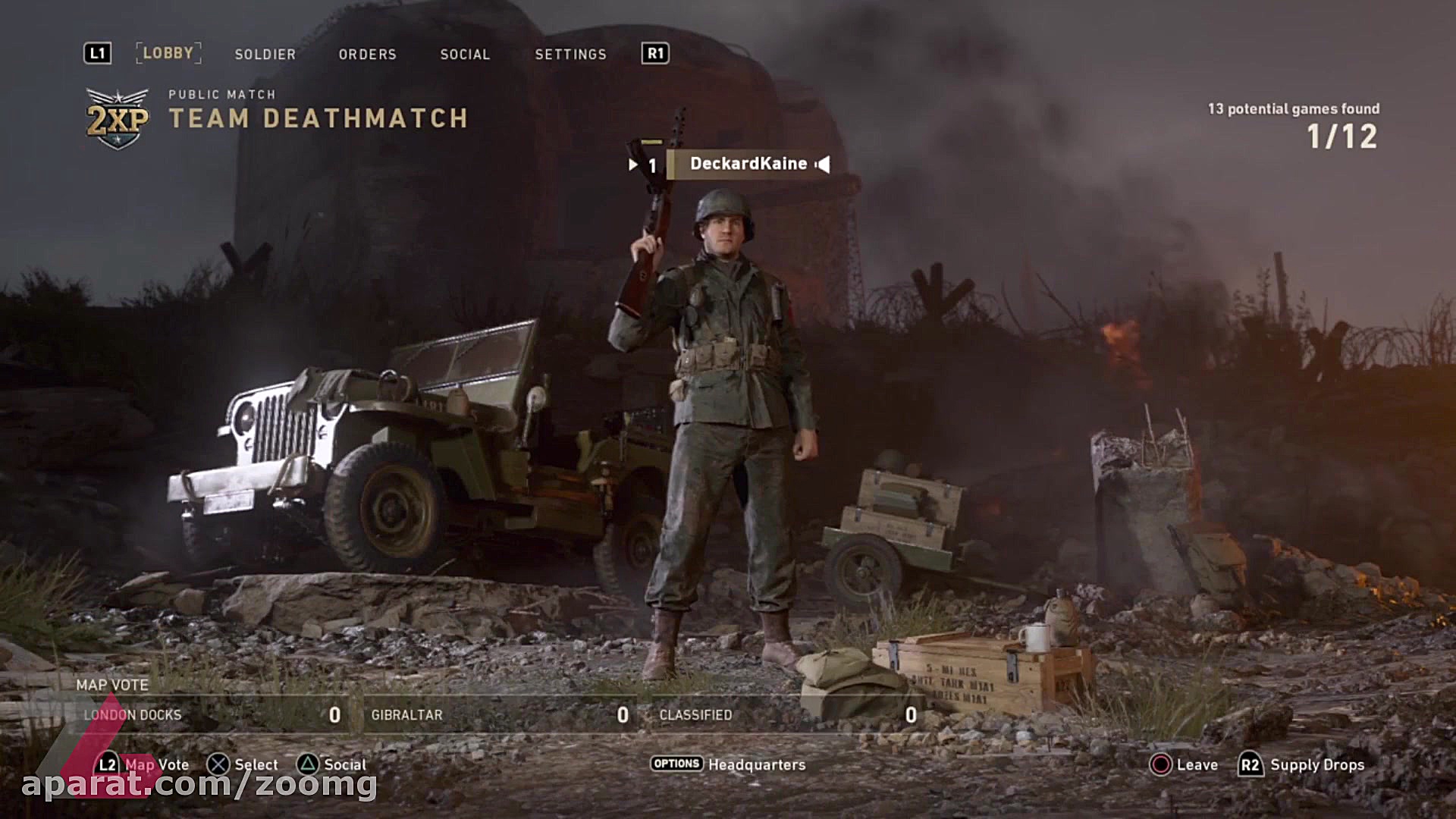This screenshot has width=1456, height=819.
Task: Click the Triangle button Social icon
Action: point(308,764)
